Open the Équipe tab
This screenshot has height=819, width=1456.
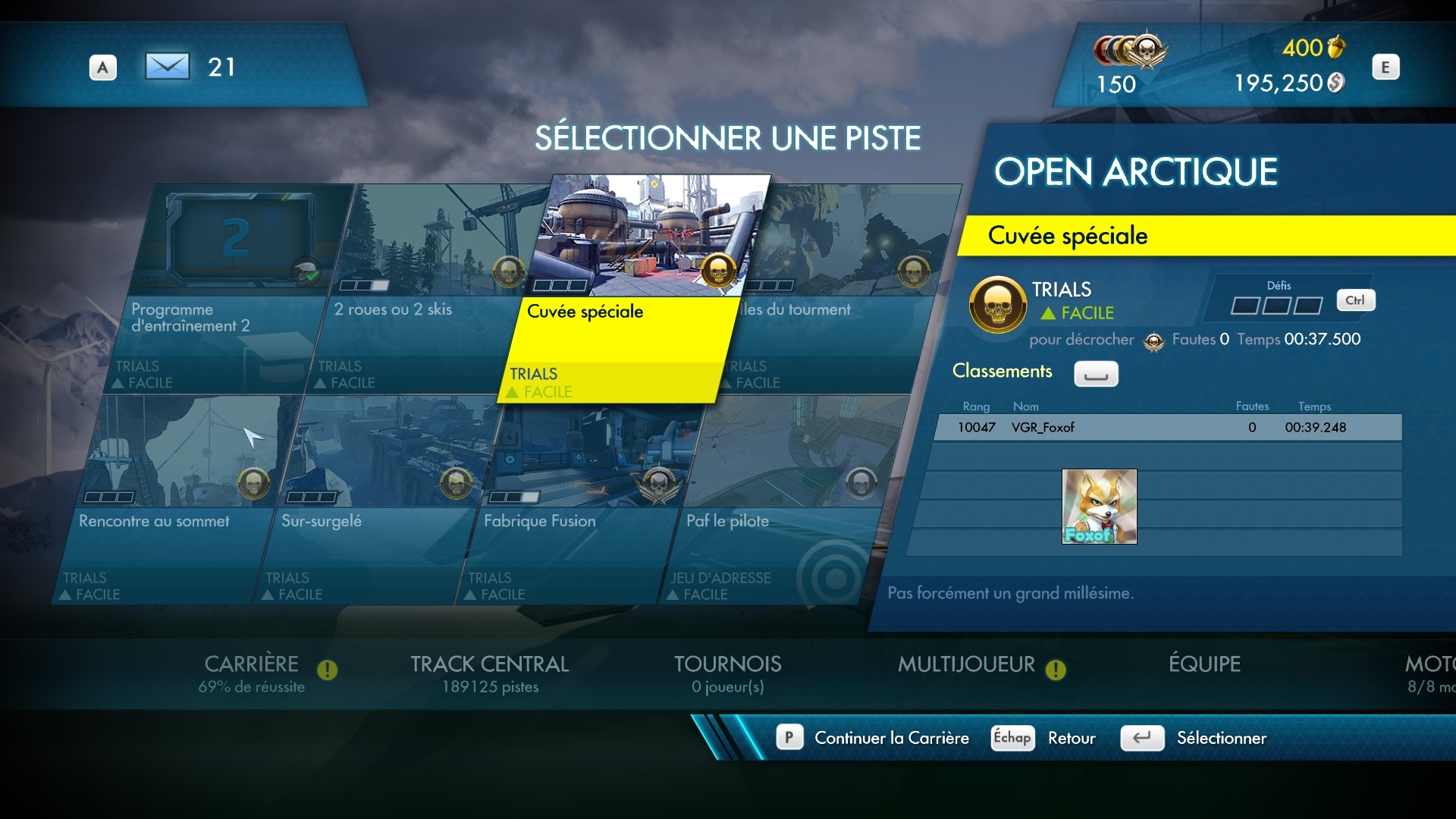click(1204, 664)
